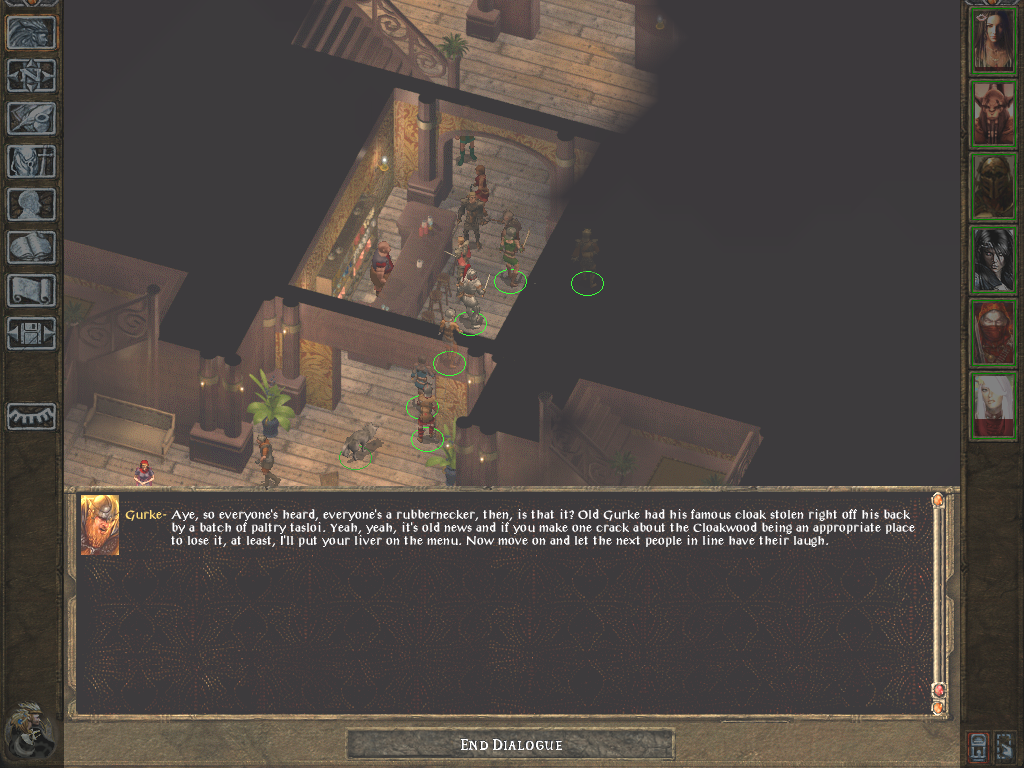Open the journal via quill icon
1024x768 pixels.
tap(31, 118)
